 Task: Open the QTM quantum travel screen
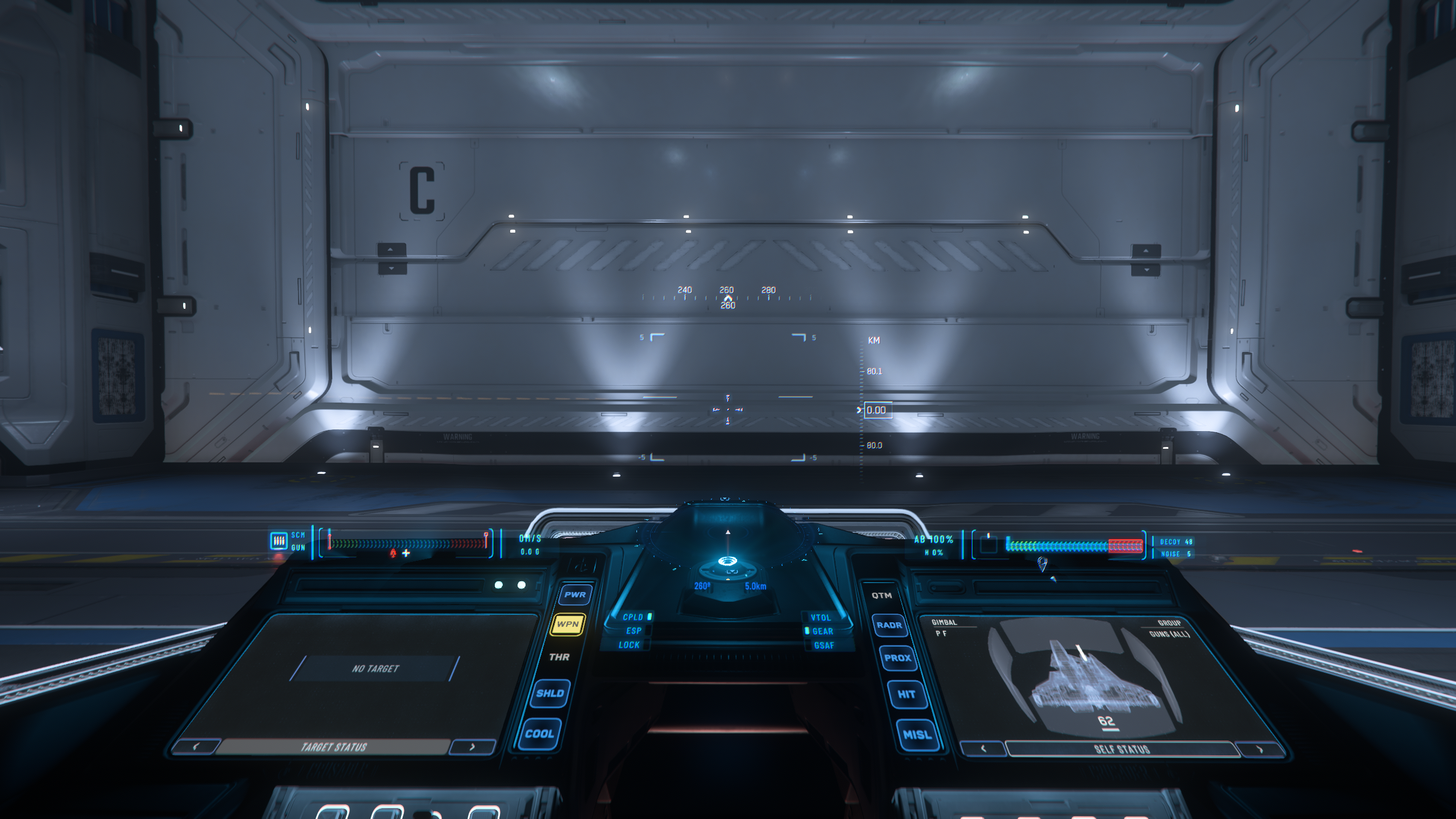pyautogui.click(x=882, y=595)
